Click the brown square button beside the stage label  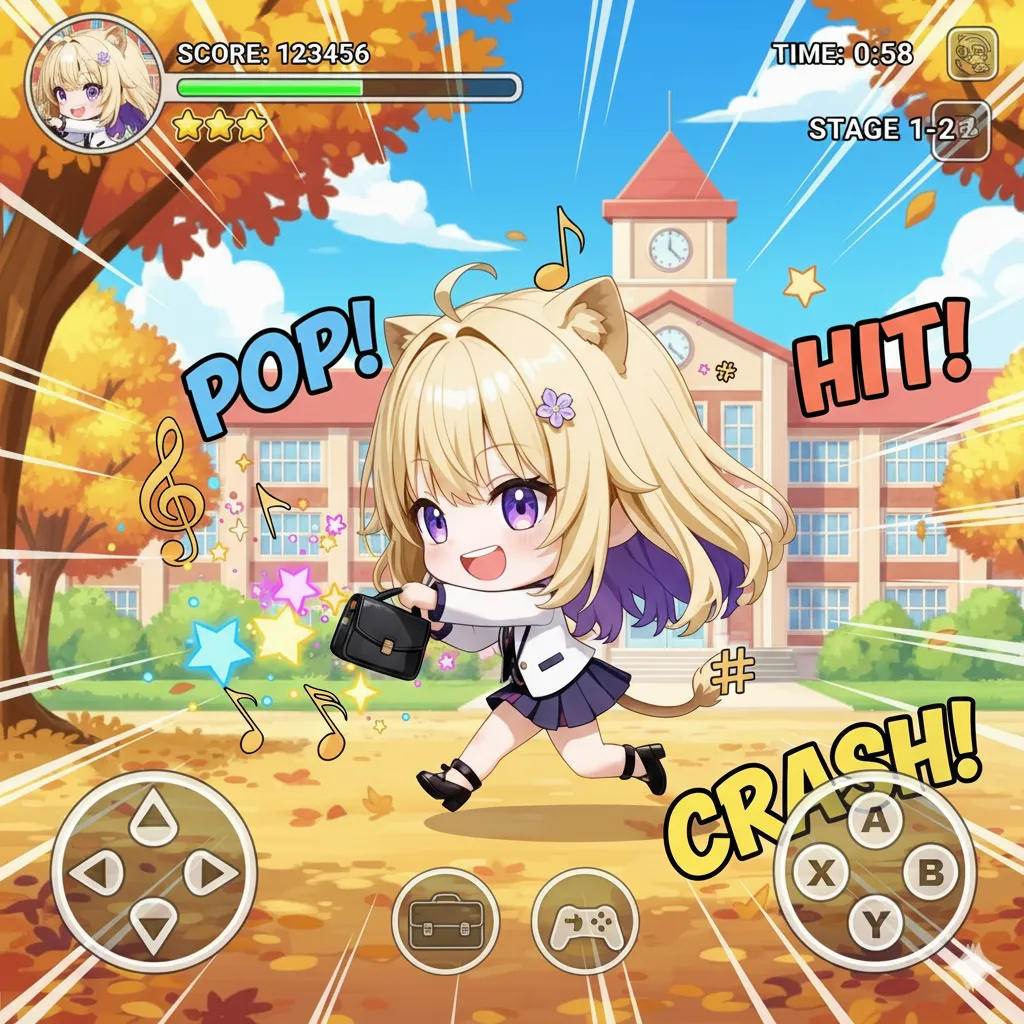click(961, 130)
